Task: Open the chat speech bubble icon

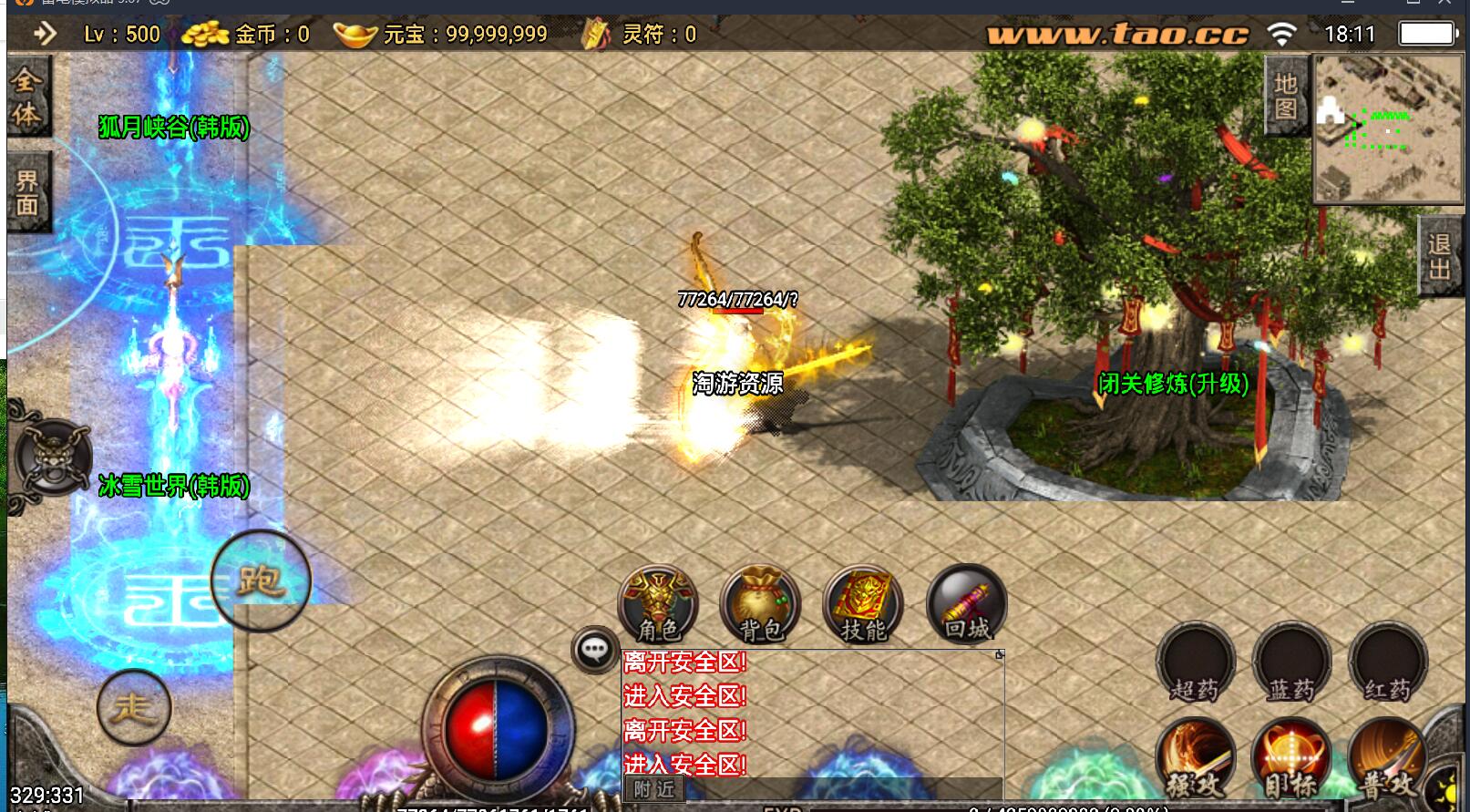Action: [594, 650]
